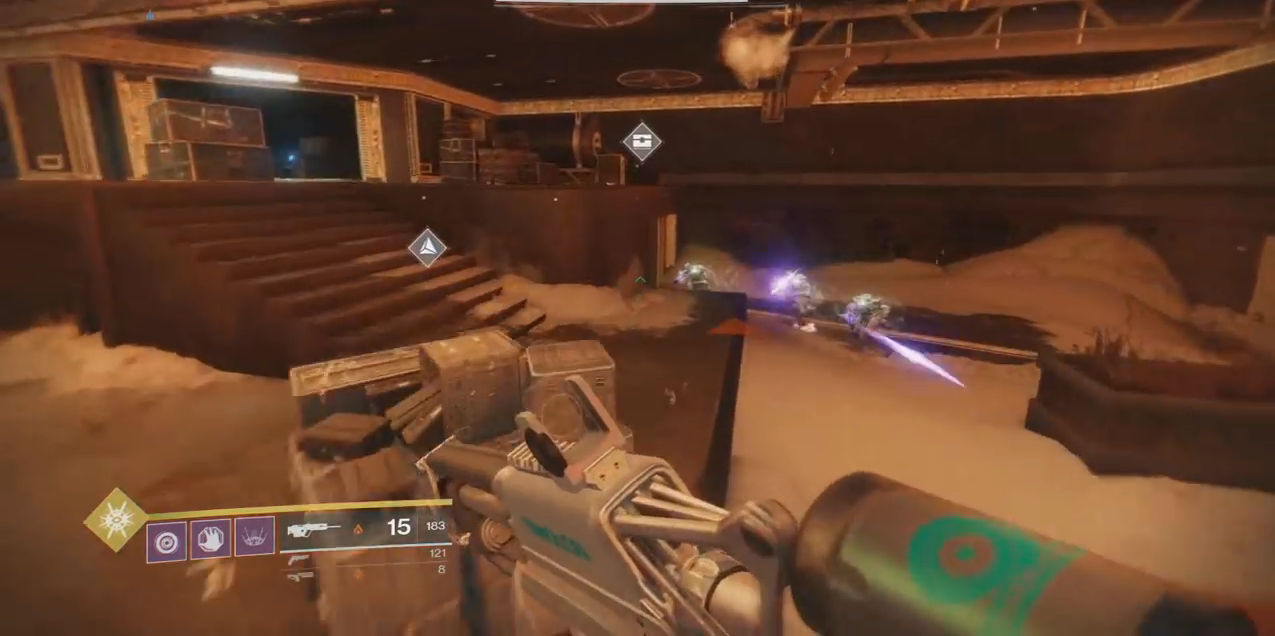Screen dimensions: 1275x636
Task: Select the triangle waypoint marker
Action: pyautogui.click(x=427, y=247)
